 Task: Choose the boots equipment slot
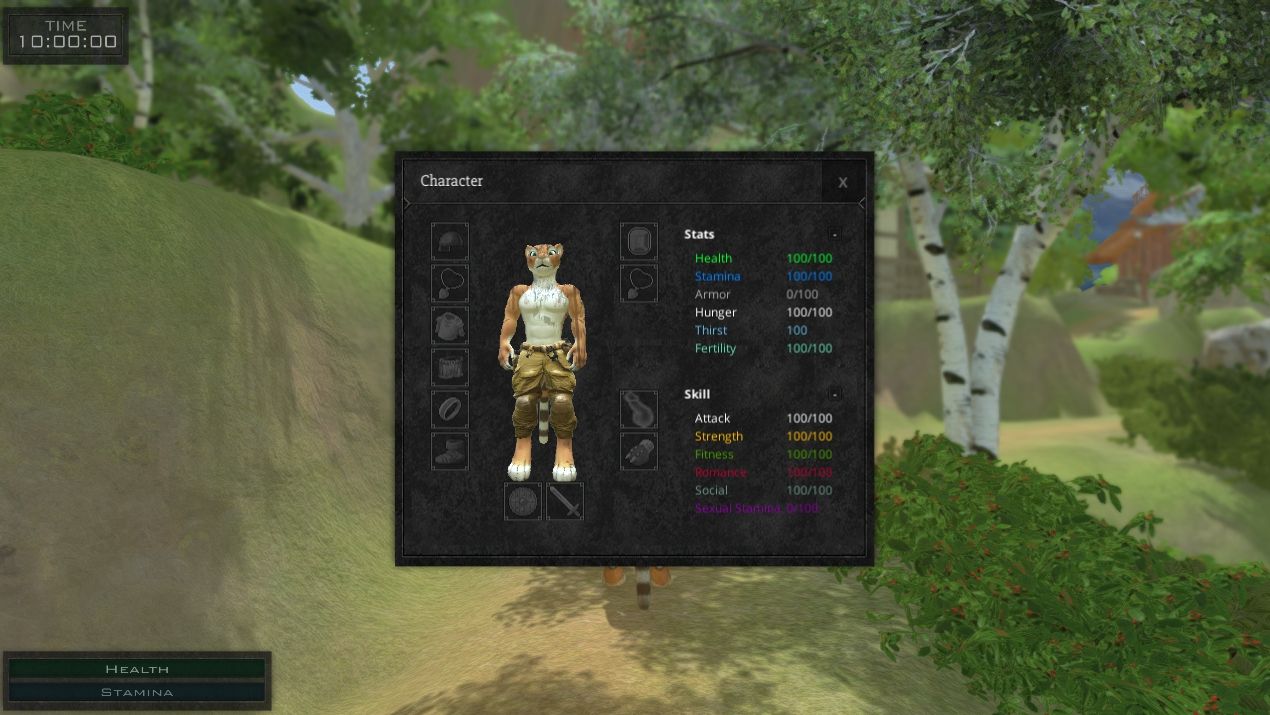450,451
